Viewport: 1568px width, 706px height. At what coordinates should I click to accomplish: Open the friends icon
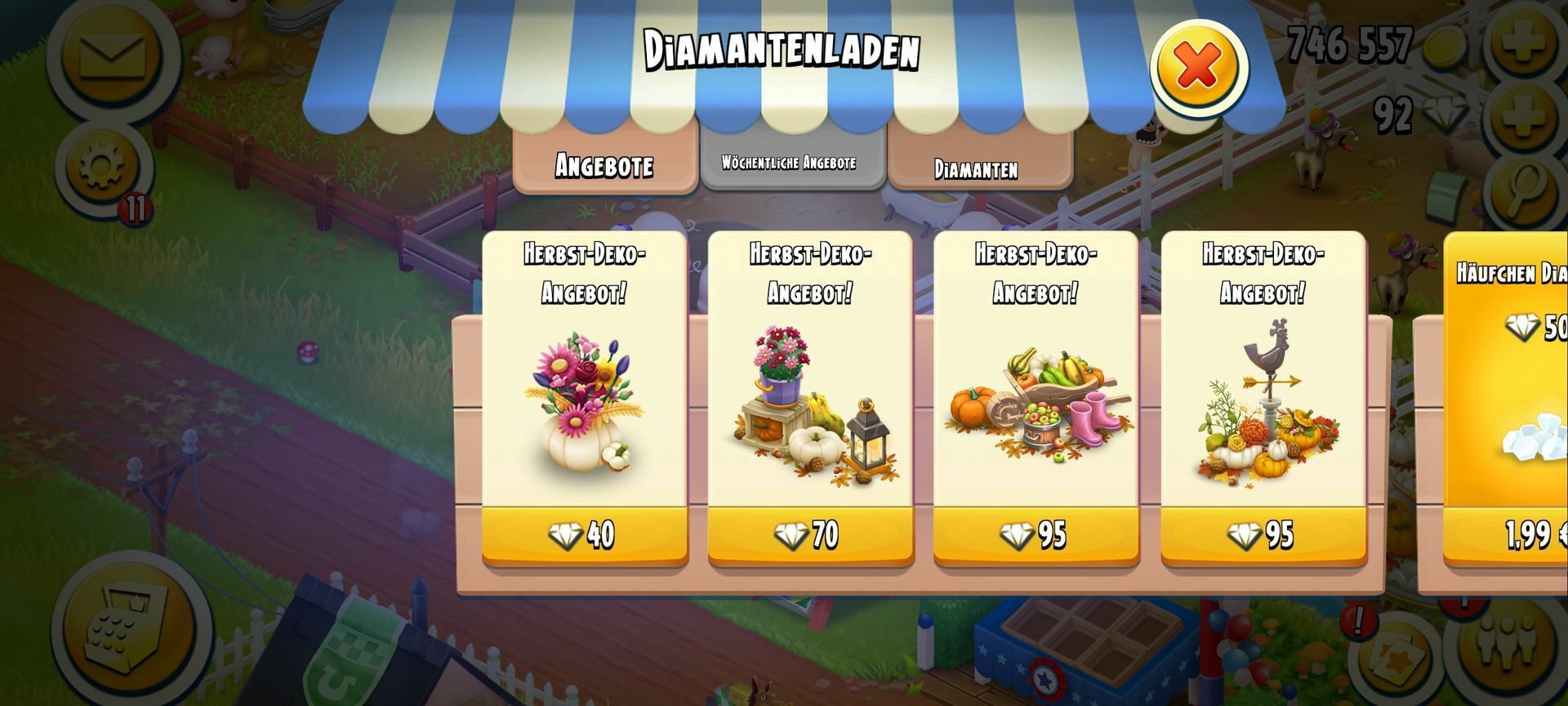[1508, 646]
